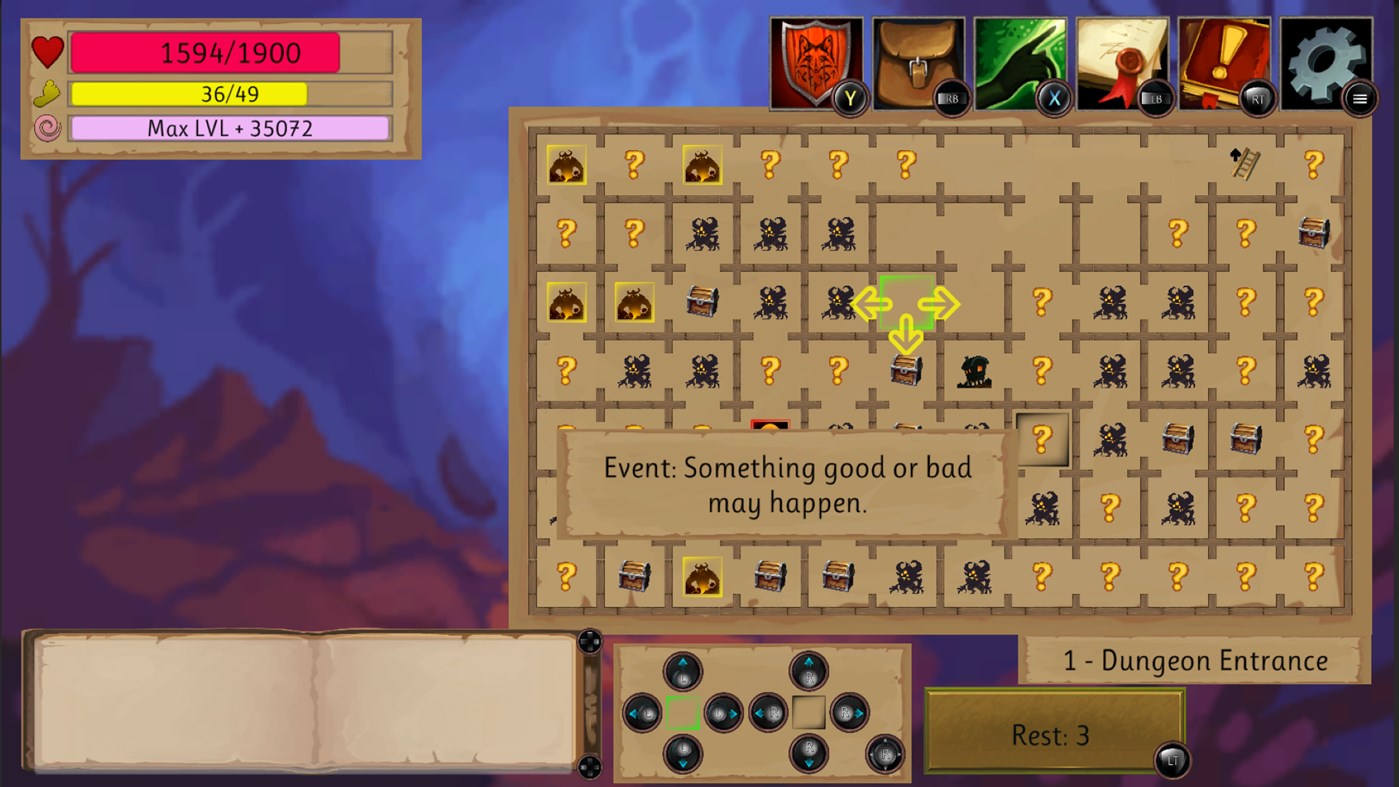Select the treasure chest below the player marker
The height and width of the screenshot is (787, 1399).
point(905,370)
